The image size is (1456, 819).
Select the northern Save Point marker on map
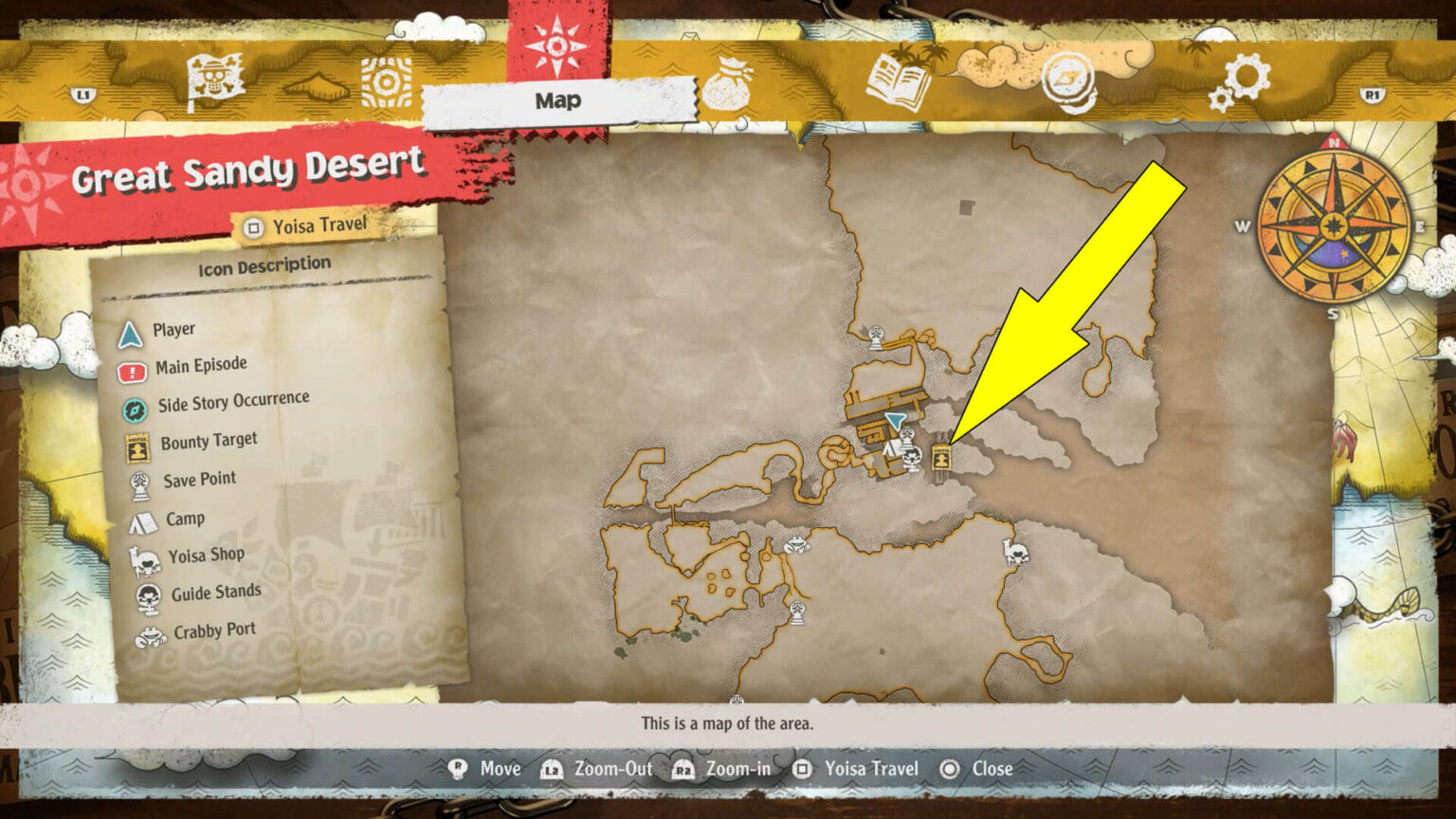pyautogui.click(x=876, y=337)
